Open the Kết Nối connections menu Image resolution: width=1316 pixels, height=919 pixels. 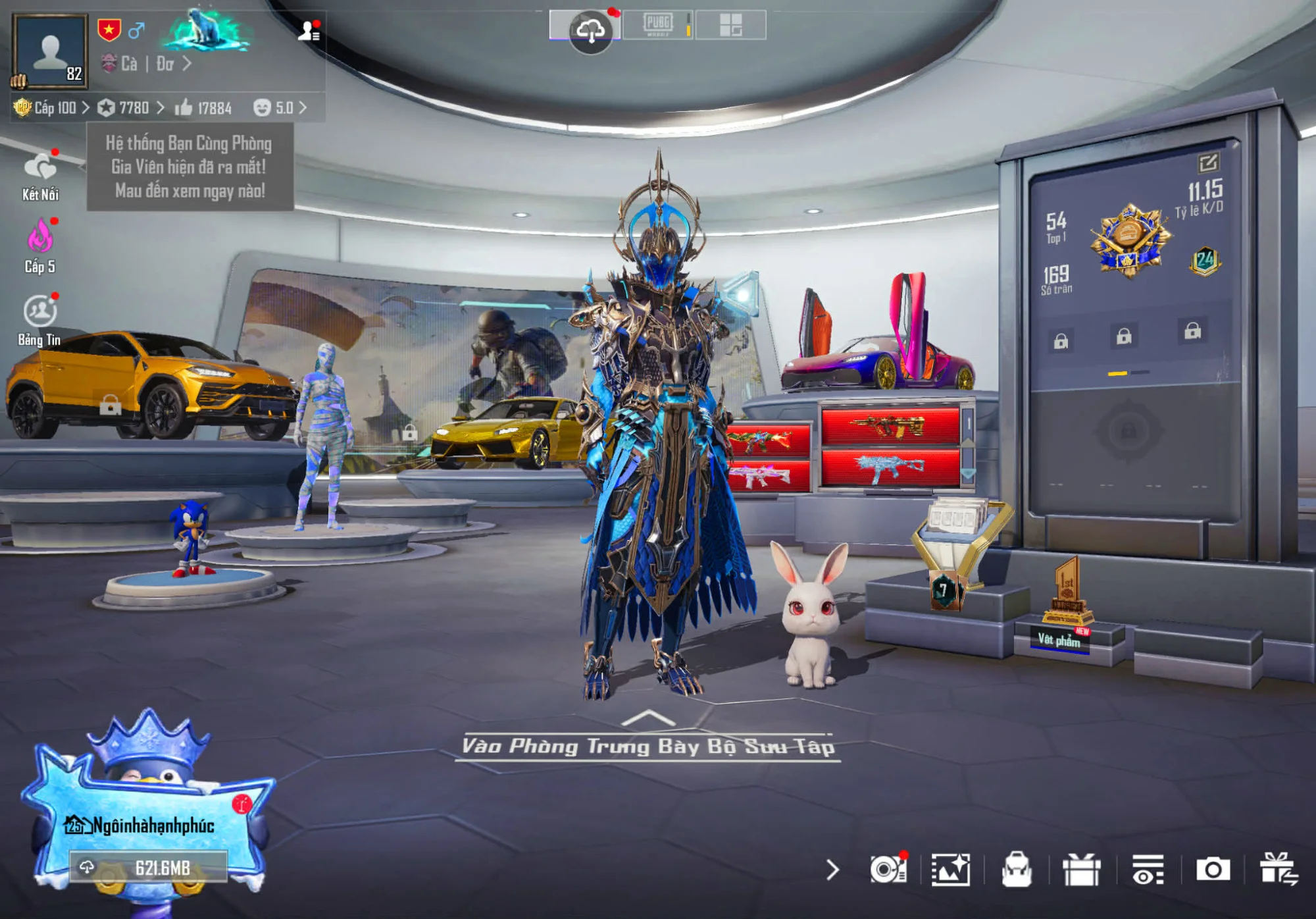coord(40,175)
